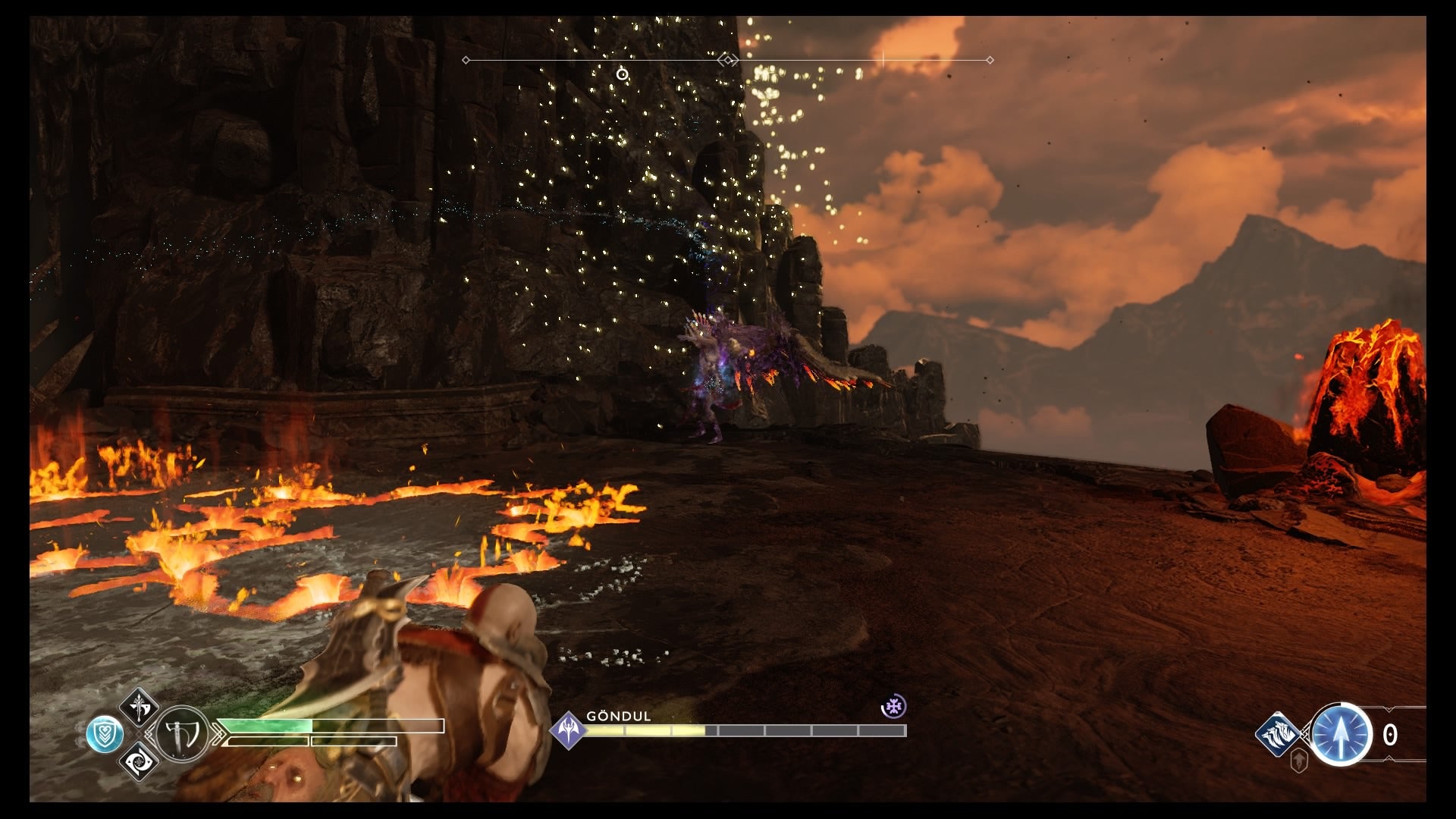Select the Leviathan Axe weapon icon
This screenshot has height=819, width=1456.
[x=182, y=734]
